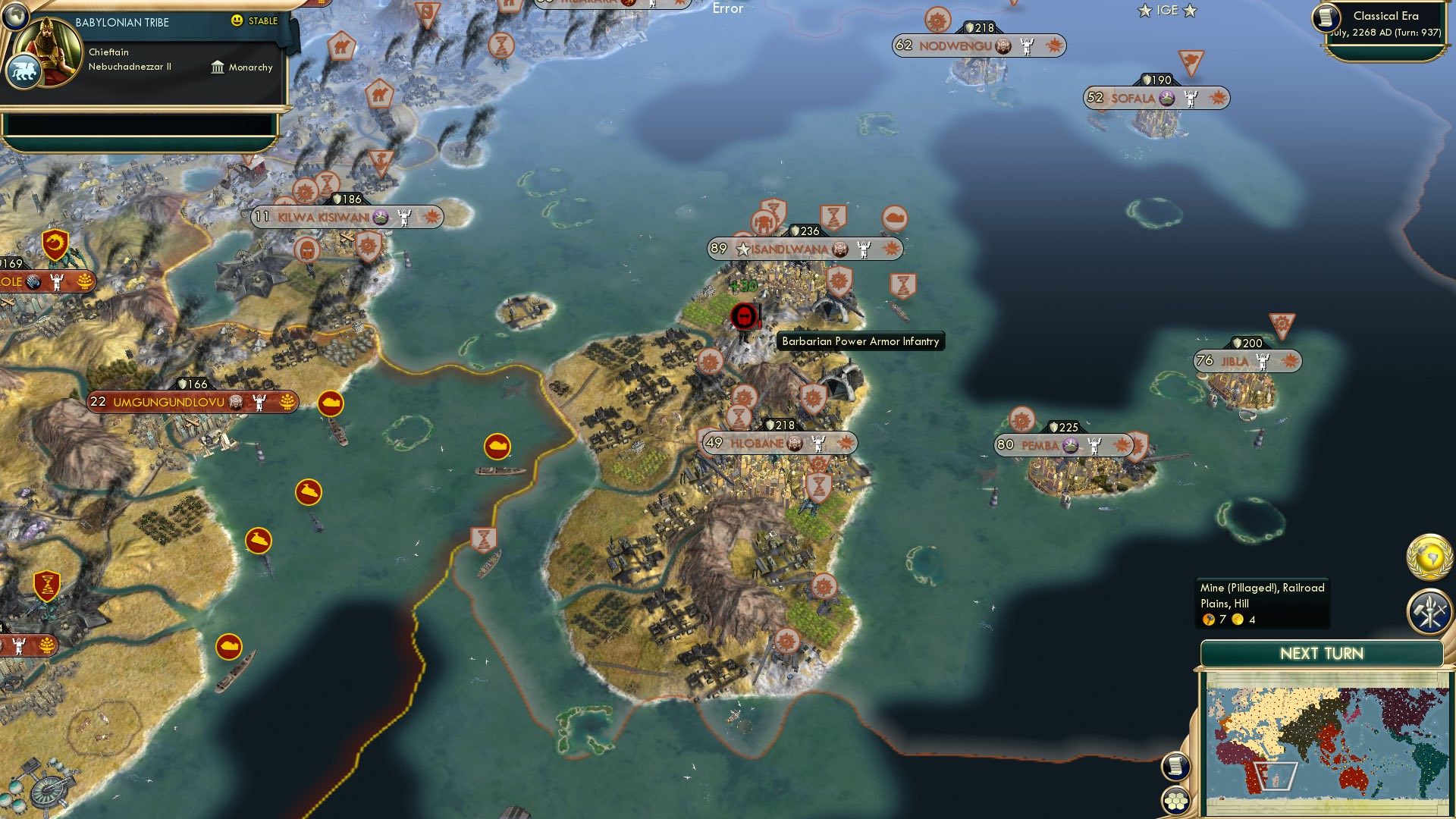Click the winged lion civilization emblem
This screenshot has height=819, width=1456.
tap(23, 73)
